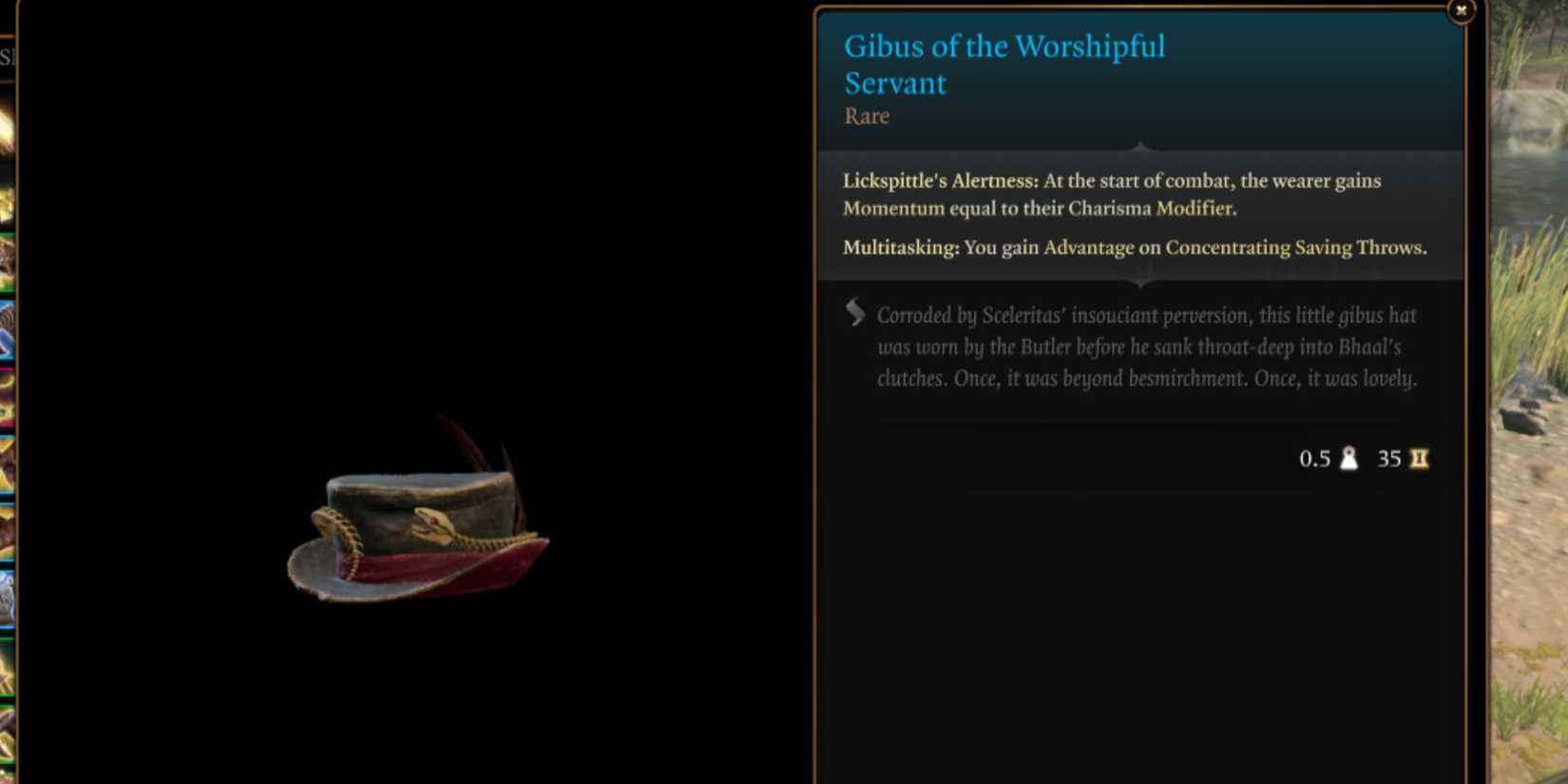Select the Gibus of the Worshipful Servant title
The height and width of the screenshot is (784, 1568).
[x=1004, y=64]
